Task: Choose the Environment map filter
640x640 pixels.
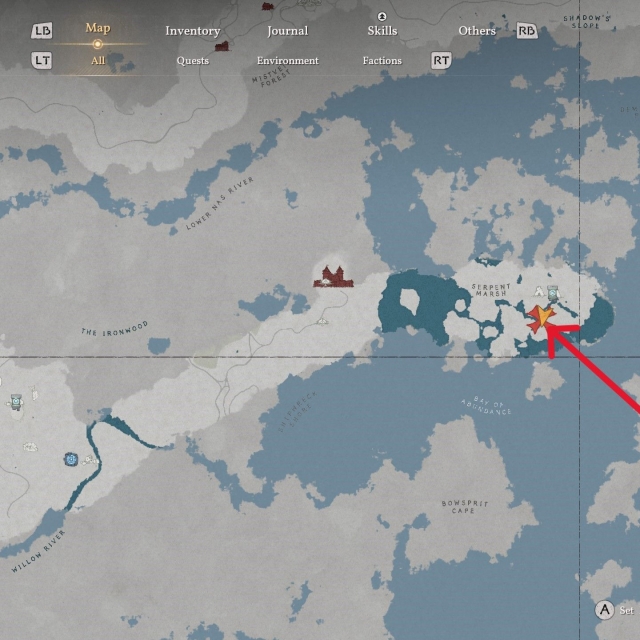Action: (287, 61)
